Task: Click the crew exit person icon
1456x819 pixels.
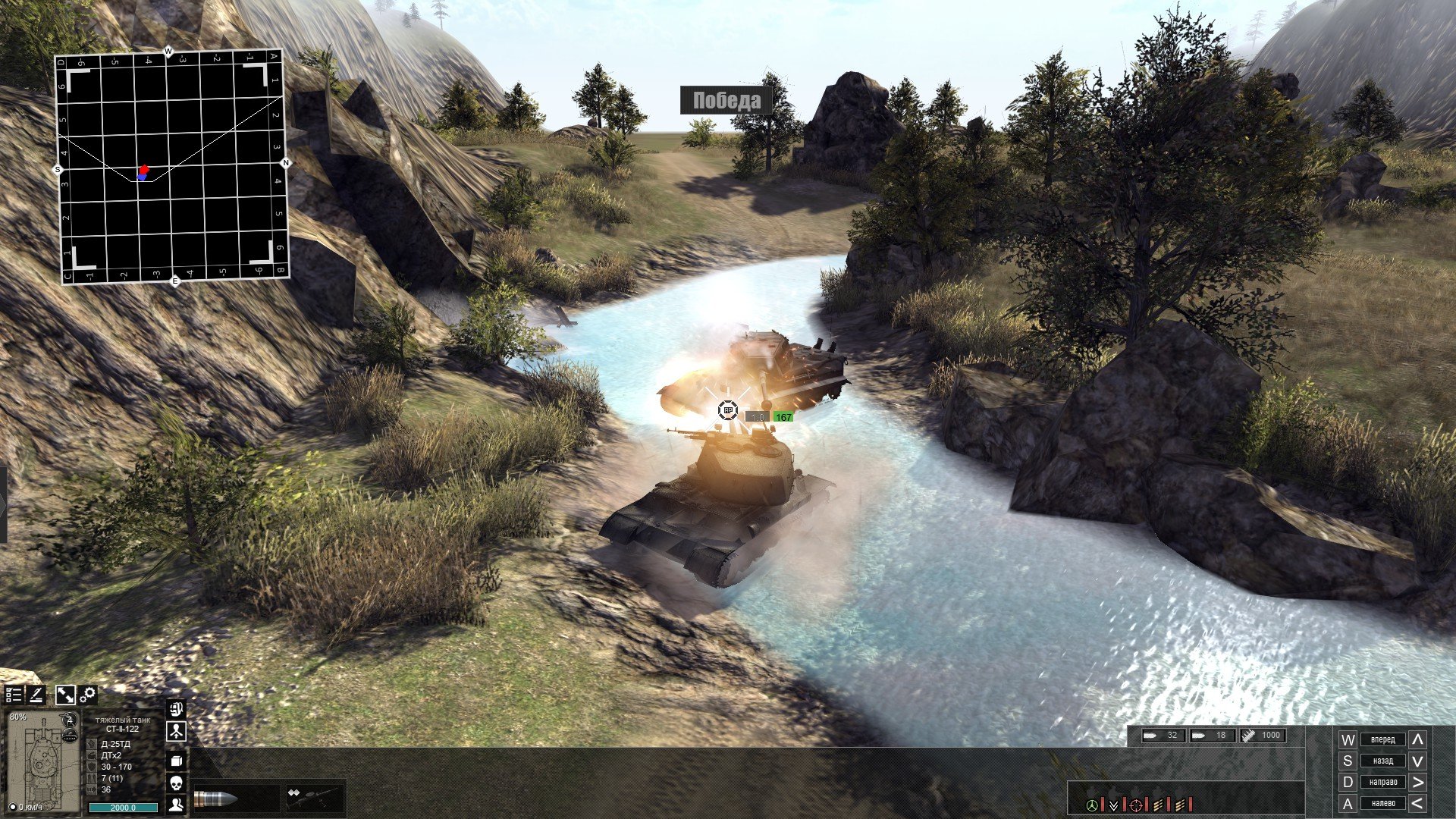Action: click(176, 732)
